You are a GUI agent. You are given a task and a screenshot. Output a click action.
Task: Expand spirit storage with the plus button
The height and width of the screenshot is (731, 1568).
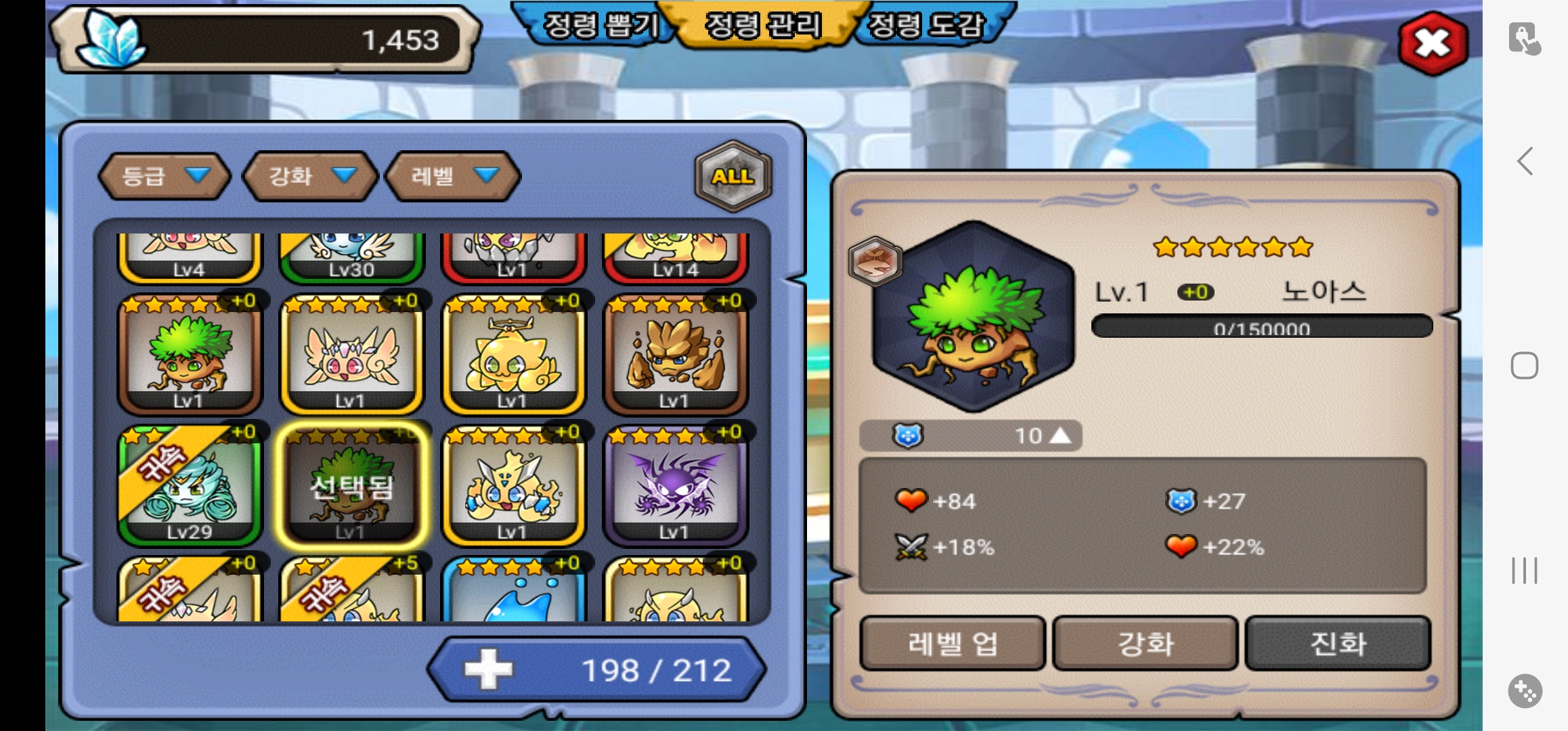488,670
